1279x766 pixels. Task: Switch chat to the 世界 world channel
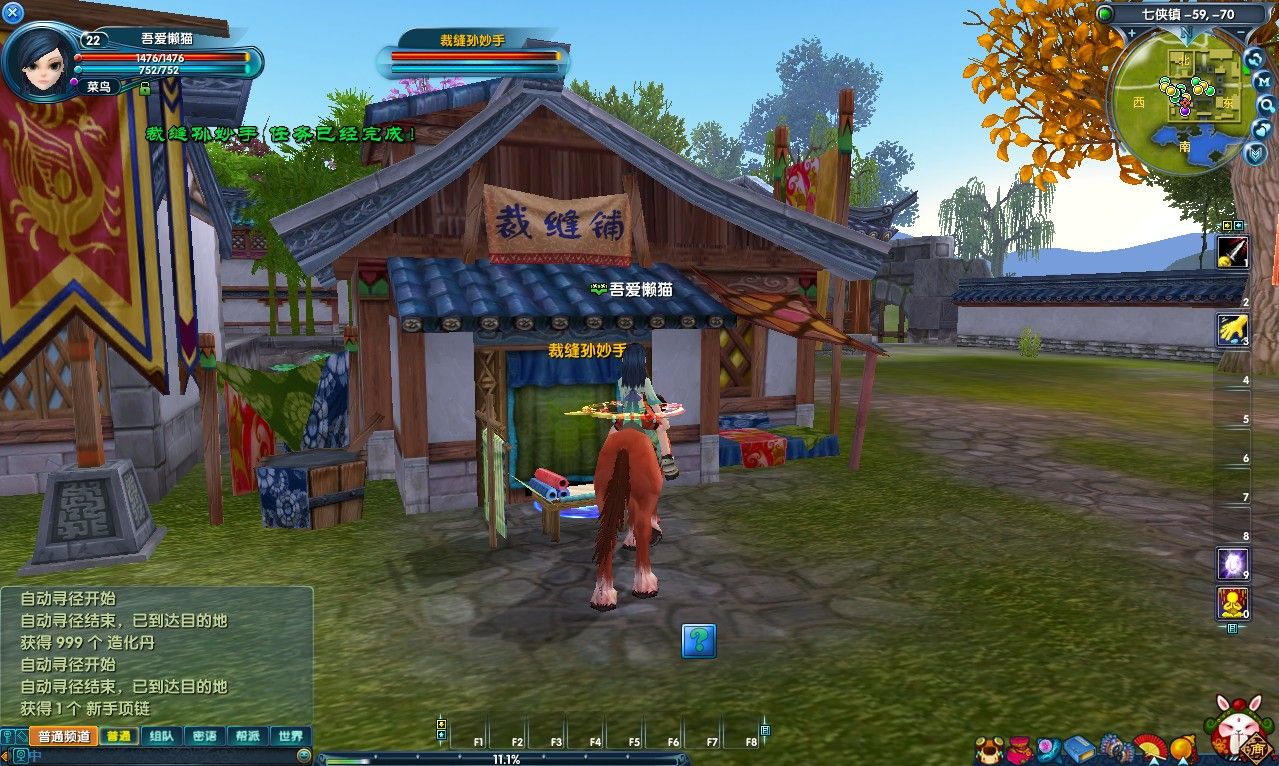coord(291,736)
